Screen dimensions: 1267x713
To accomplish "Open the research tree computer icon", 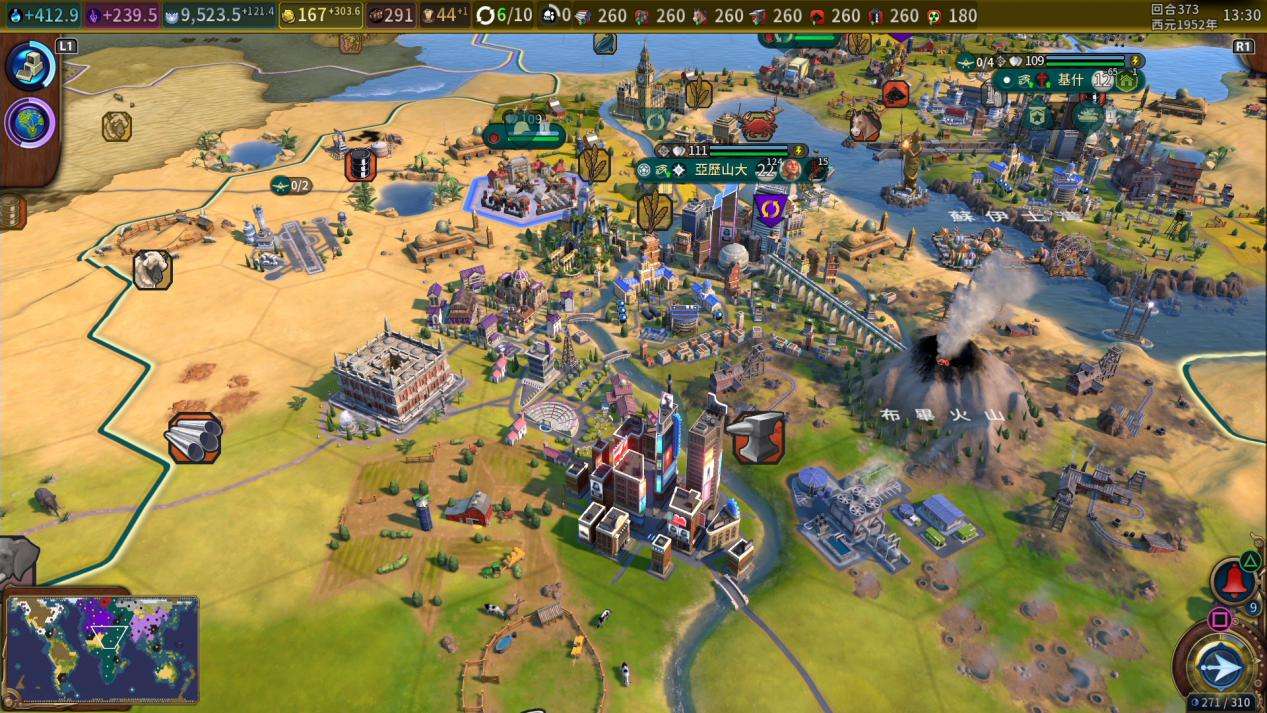I will tap(29, 67).
